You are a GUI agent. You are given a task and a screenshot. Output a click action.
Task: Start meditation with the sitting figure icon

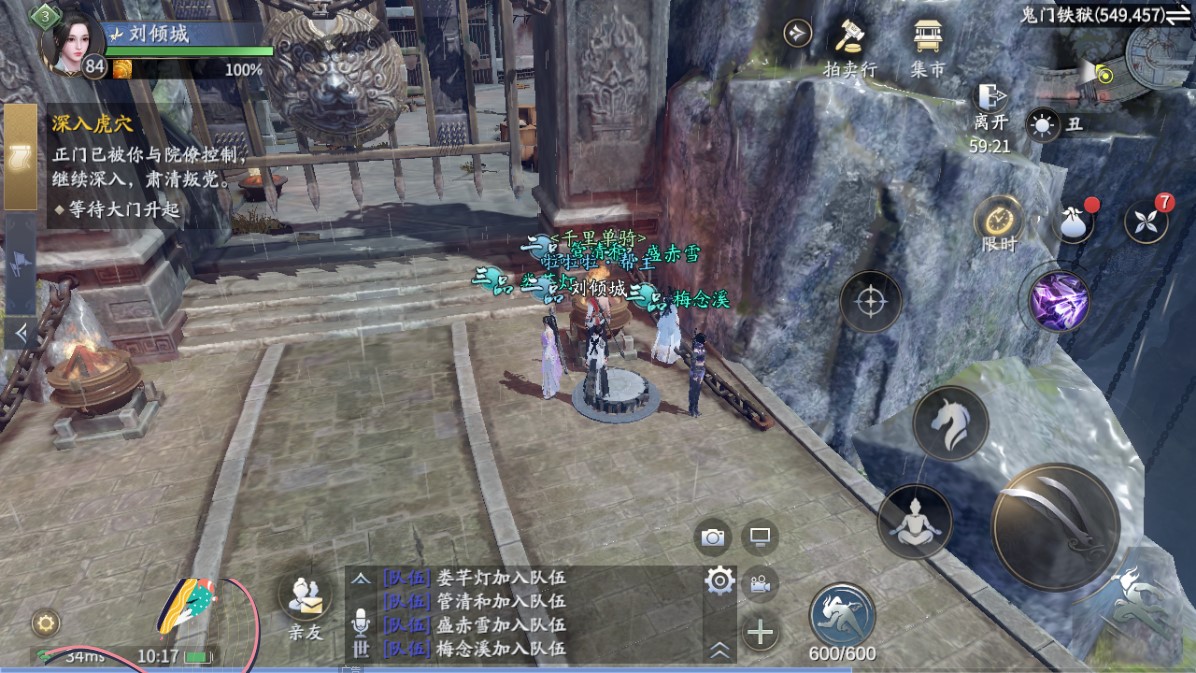click(914, 521)
